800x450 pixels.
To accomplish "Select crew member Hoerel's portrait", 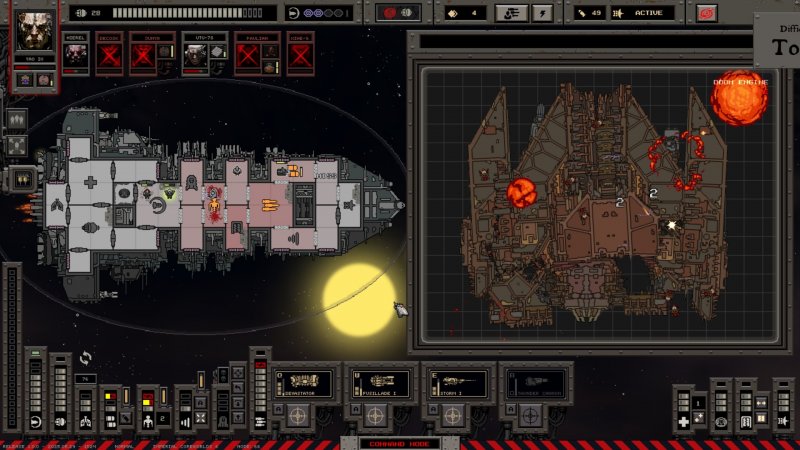I will click(x=75, y=52).
